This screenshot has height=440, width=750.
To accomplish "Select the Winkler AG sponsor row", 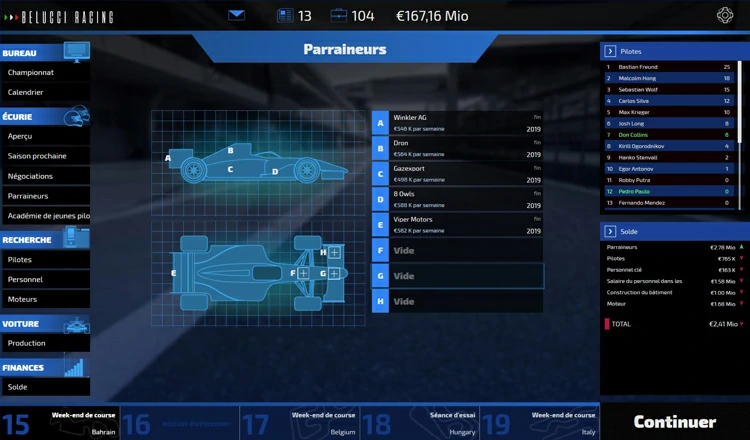I will pyautogui.click(x=465, y=123).
